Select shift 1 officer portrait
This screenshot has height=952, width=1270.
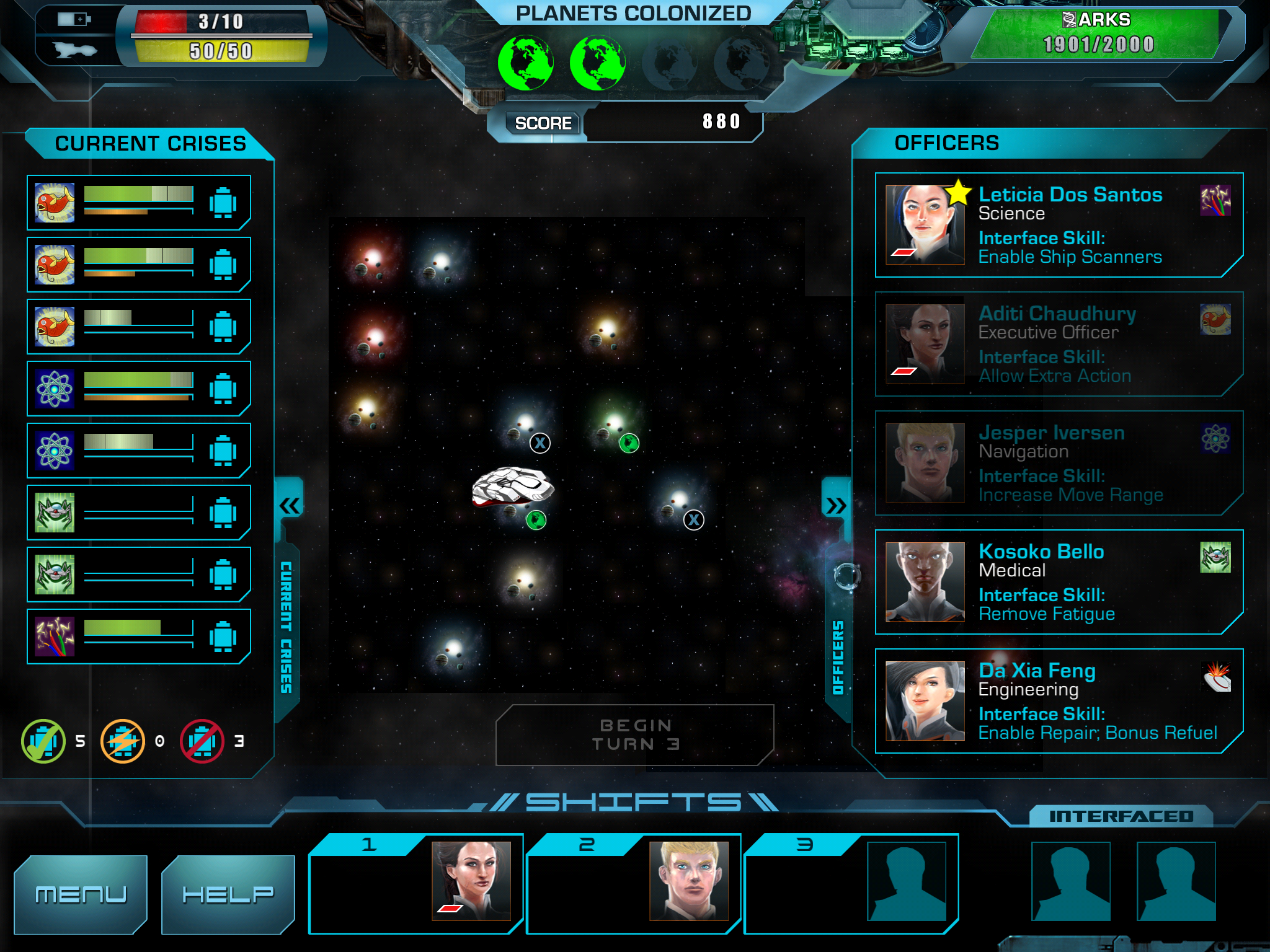471,880
